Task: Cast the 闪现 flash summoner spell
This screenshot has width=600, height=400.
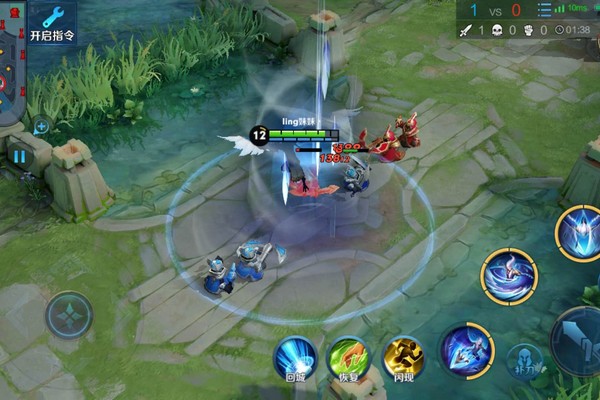Action: [x=403, y=359]
